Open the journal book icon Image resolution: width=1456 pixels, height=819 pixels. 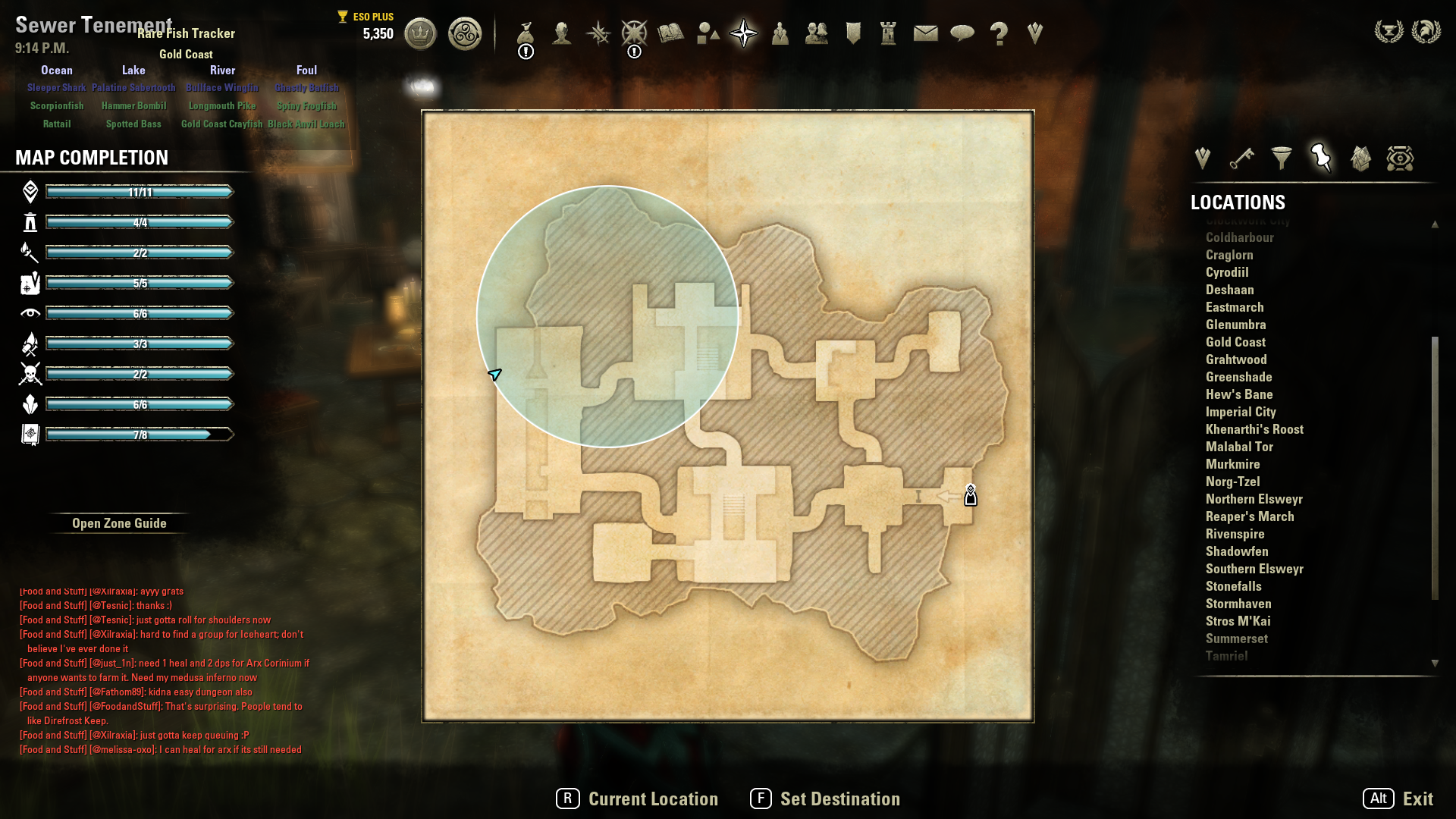[x=671, y=33]
